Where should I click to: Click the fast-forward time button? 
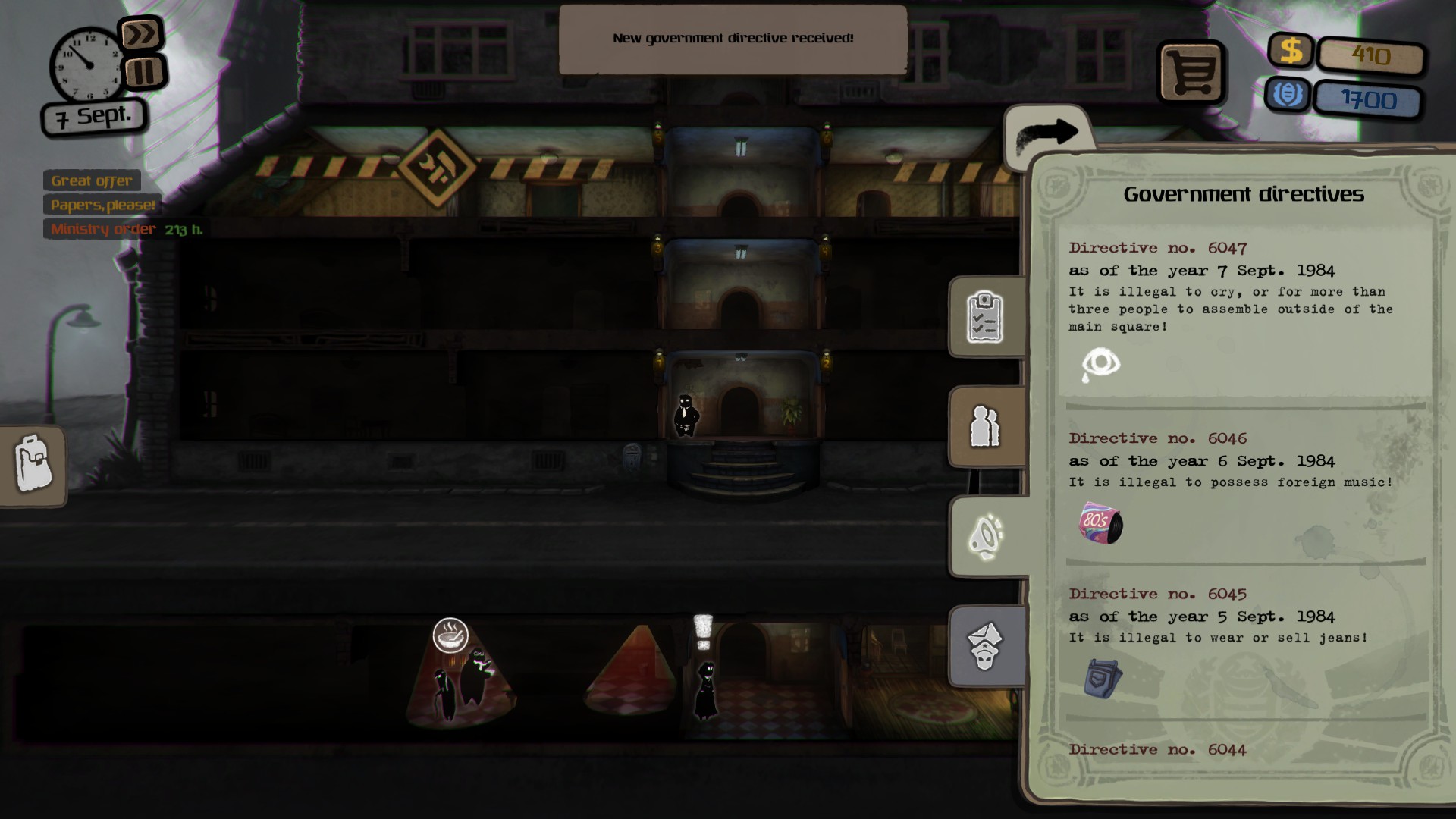[141, 33]
